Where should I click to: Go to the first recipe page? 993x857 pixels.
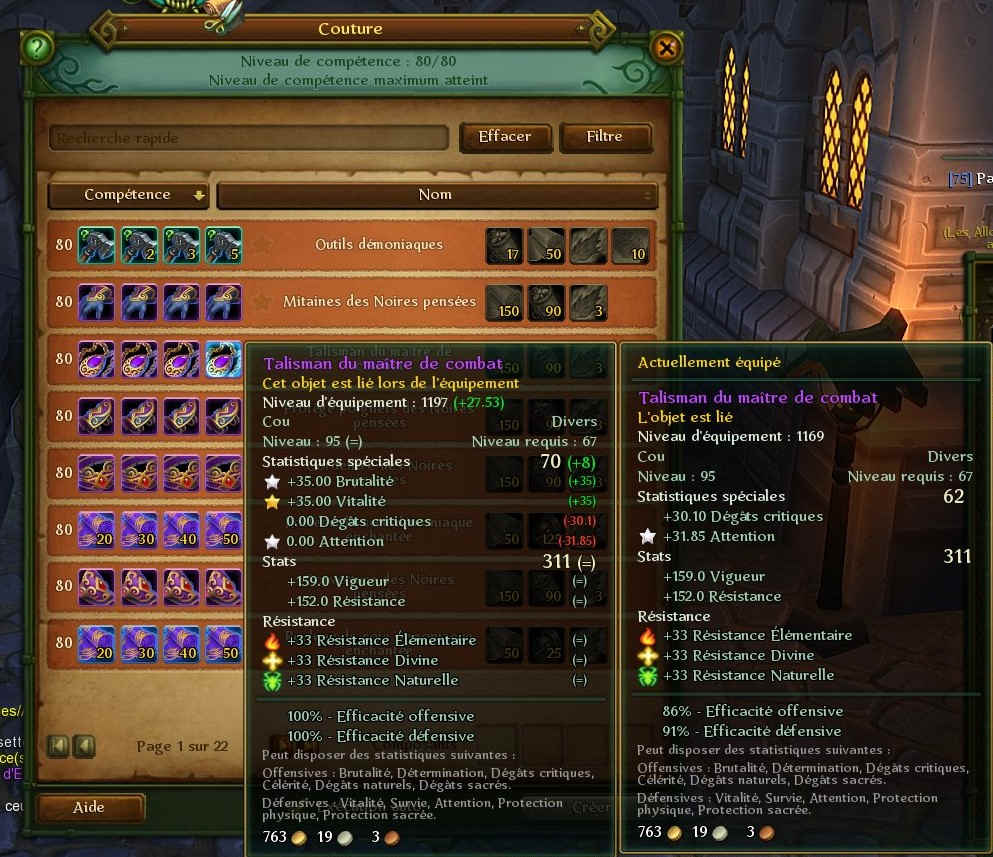click(x=56, y=746)
